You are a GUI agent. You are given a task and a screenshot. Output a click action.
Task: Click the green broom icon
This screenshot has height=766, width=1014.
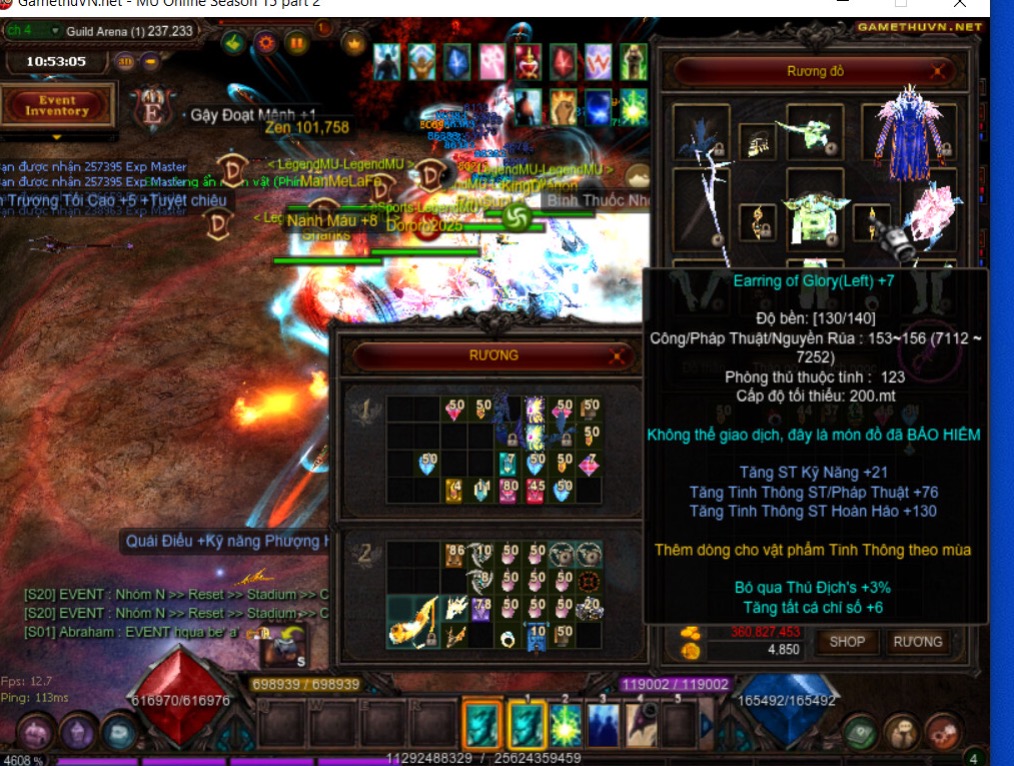(232, 42)
